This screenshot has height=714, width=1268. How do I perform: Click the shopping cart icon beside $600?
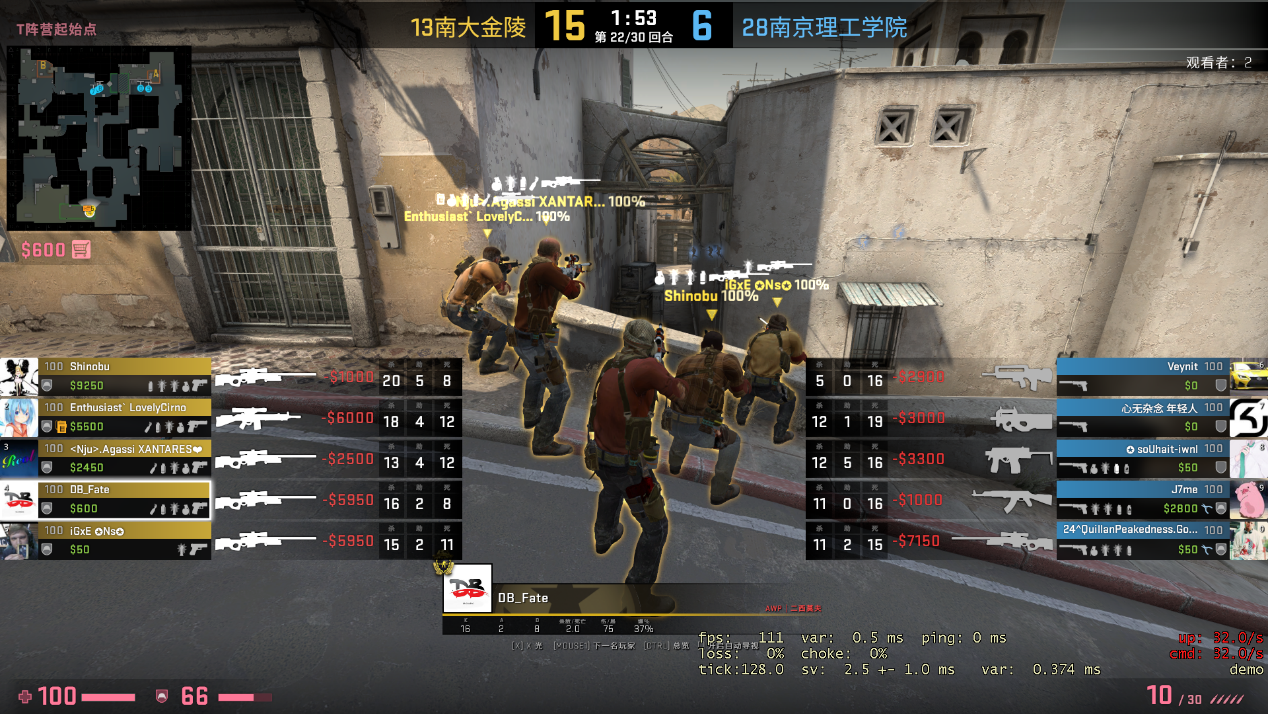point(82,249)
